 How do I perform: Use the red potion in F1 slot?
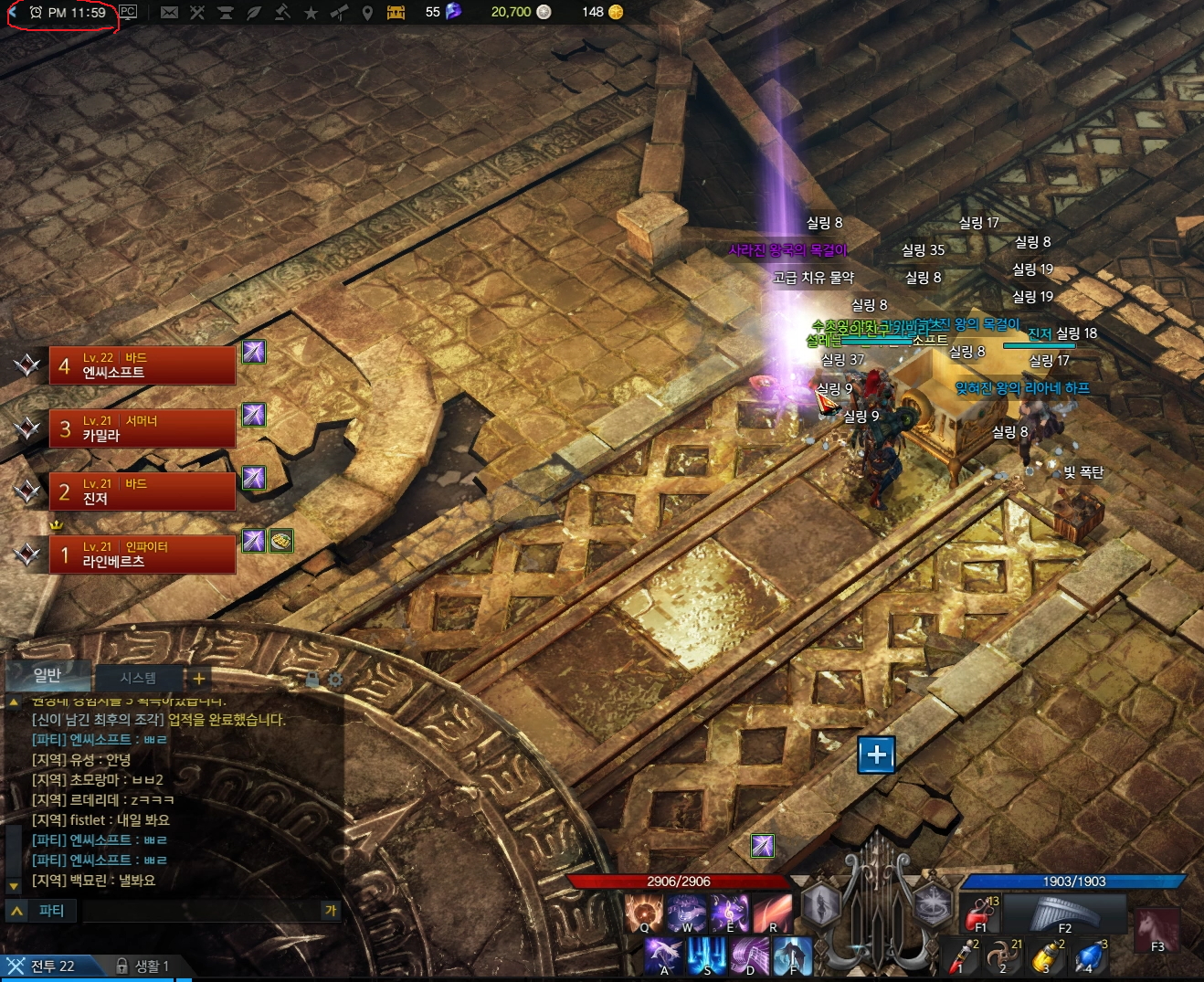pyautogui.click(x=980, y=913)
